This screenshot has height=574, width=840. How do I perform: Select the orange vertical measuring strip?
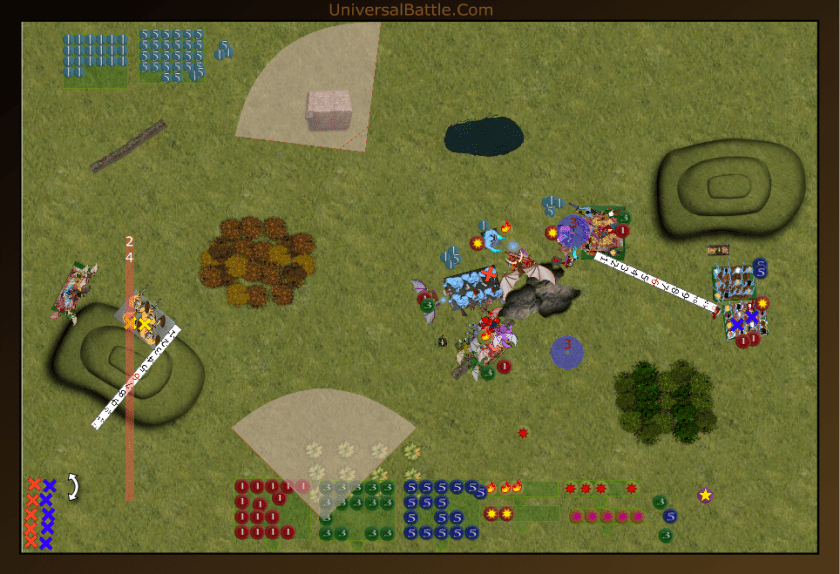click(x=129, y=400)
